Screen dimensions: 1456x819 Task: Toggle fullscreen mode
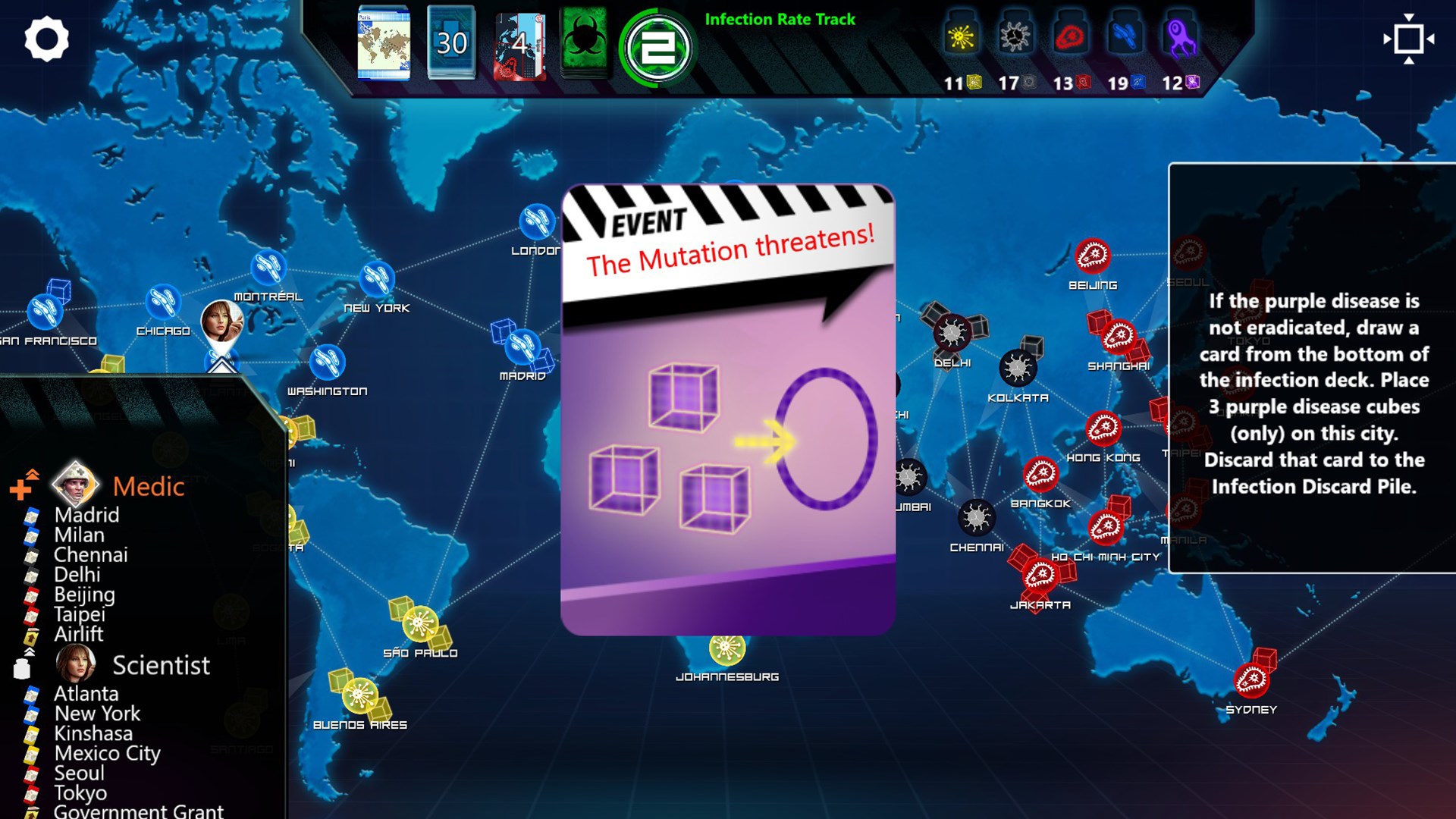click(x=1408, y=39)
